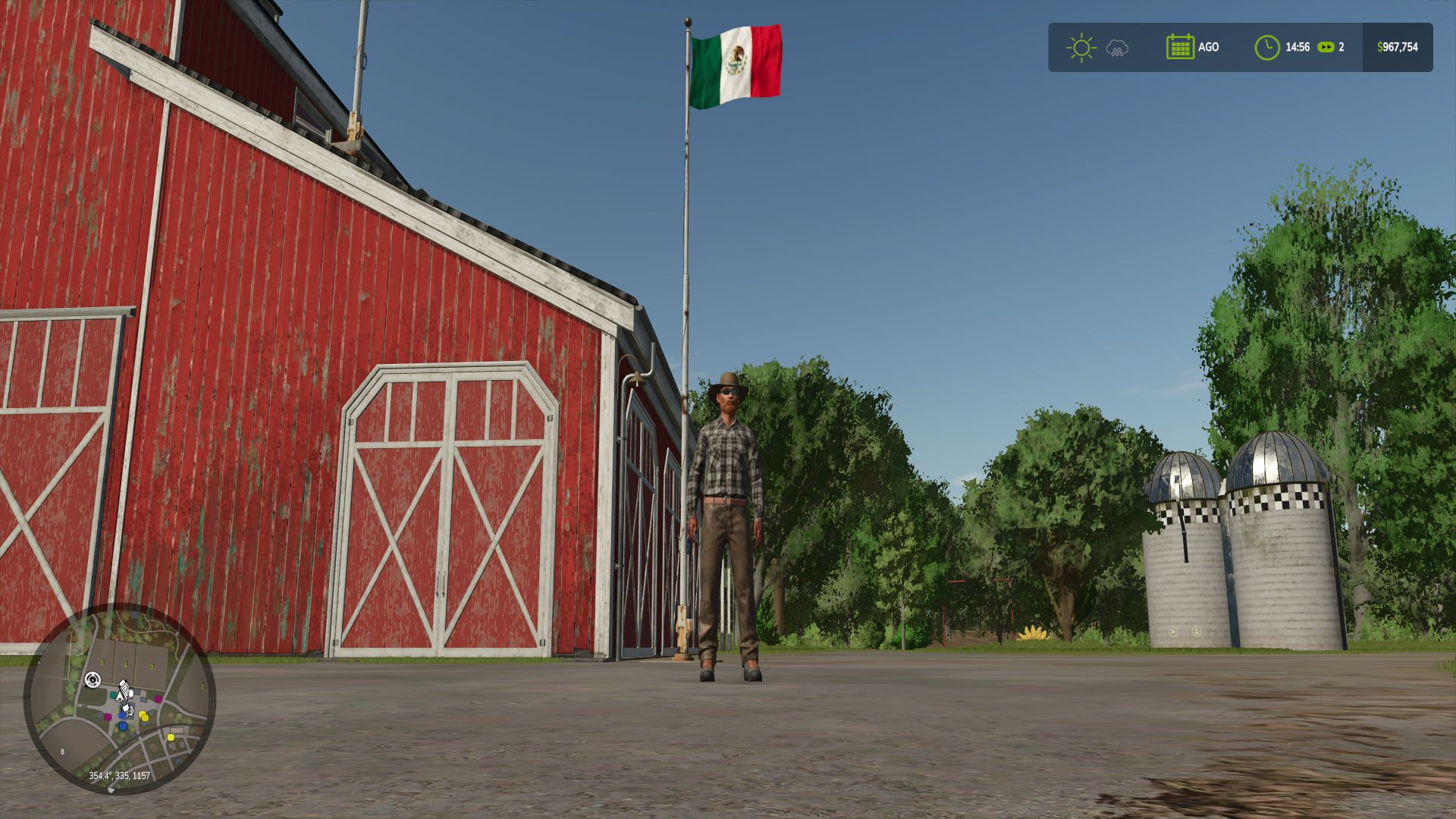Toggle the fast-forward time speed icon

pos(1325,47)
